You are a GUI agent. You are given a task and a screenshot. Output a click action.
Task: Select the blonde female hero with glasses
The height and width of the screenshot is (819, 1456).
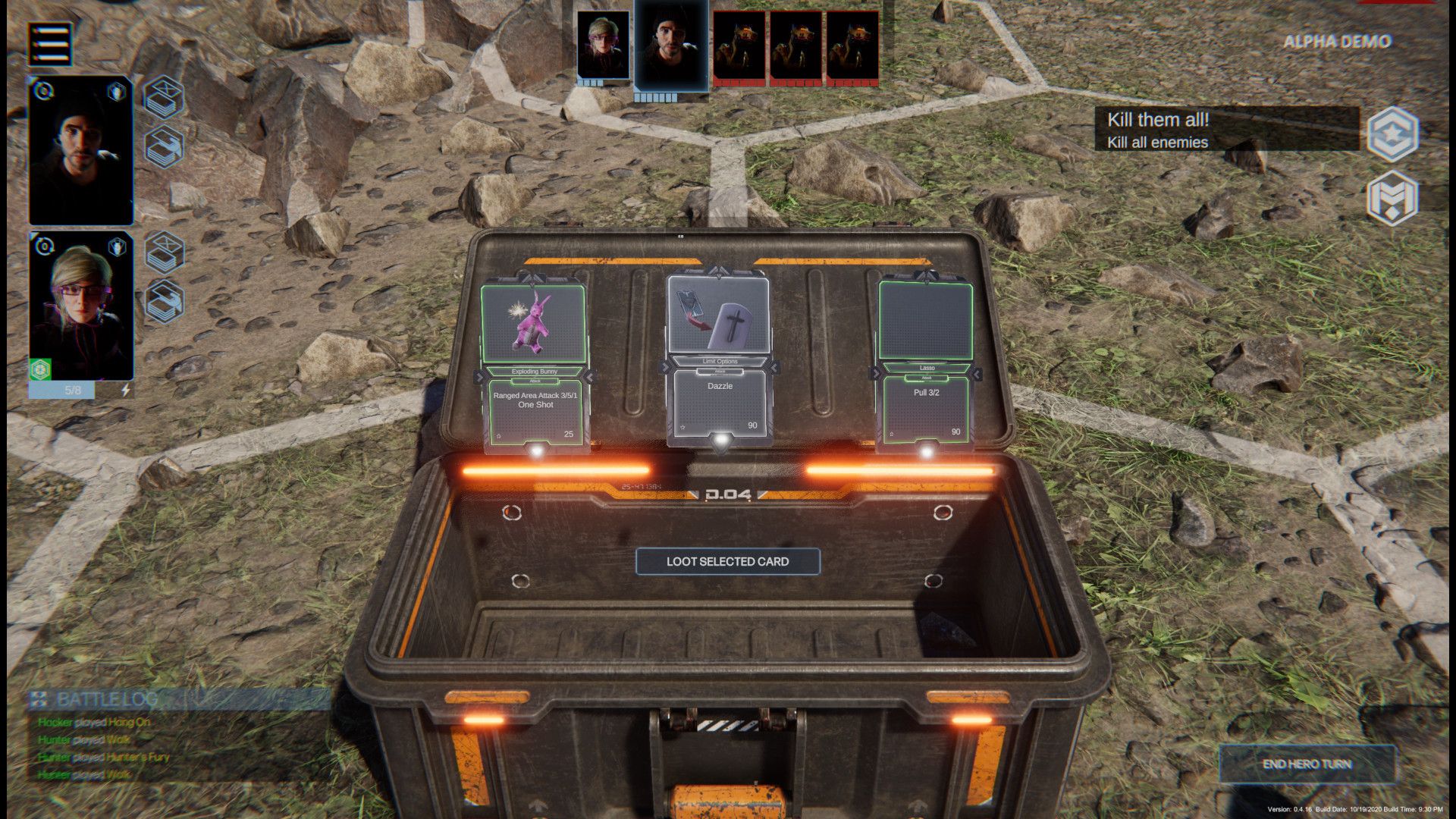[81, 306]
